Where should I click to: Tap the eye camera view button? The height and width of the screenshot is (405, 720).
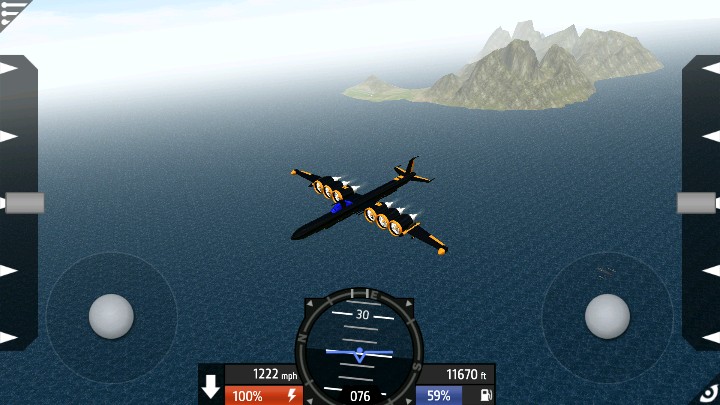[x=708, y=393]
